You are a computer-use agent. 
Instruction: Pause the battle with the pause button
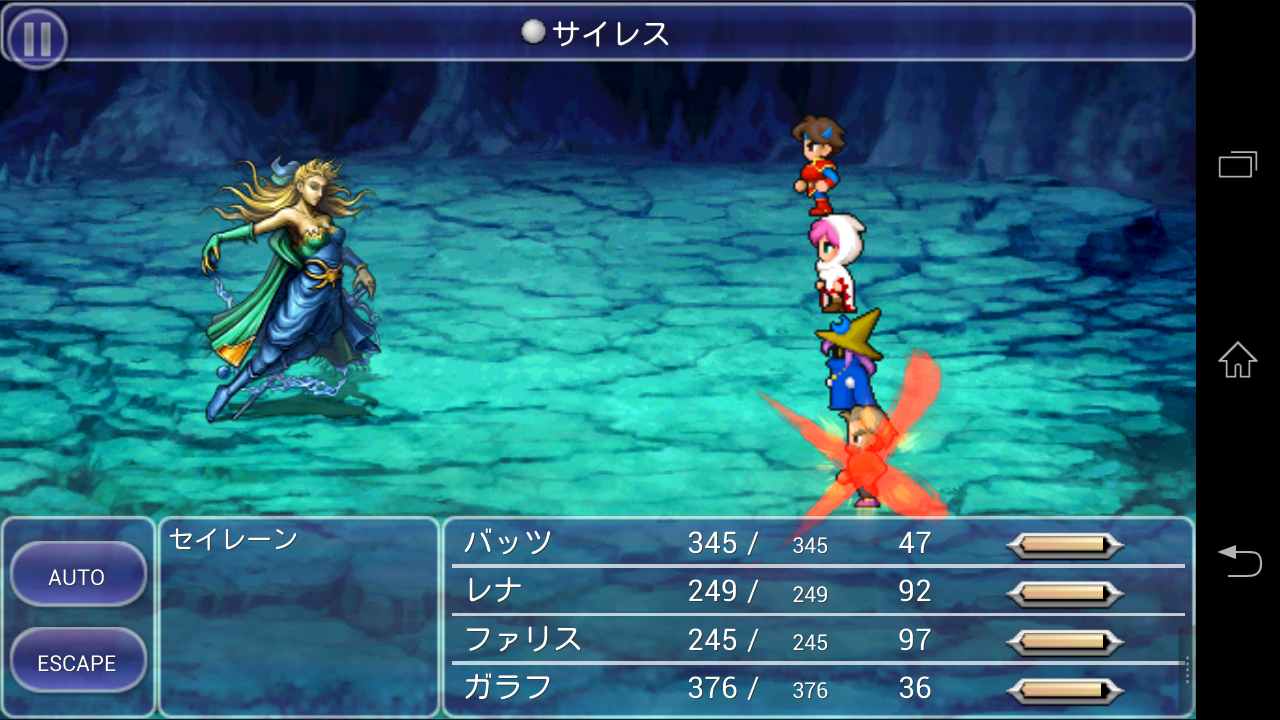(x=37, y=39)
